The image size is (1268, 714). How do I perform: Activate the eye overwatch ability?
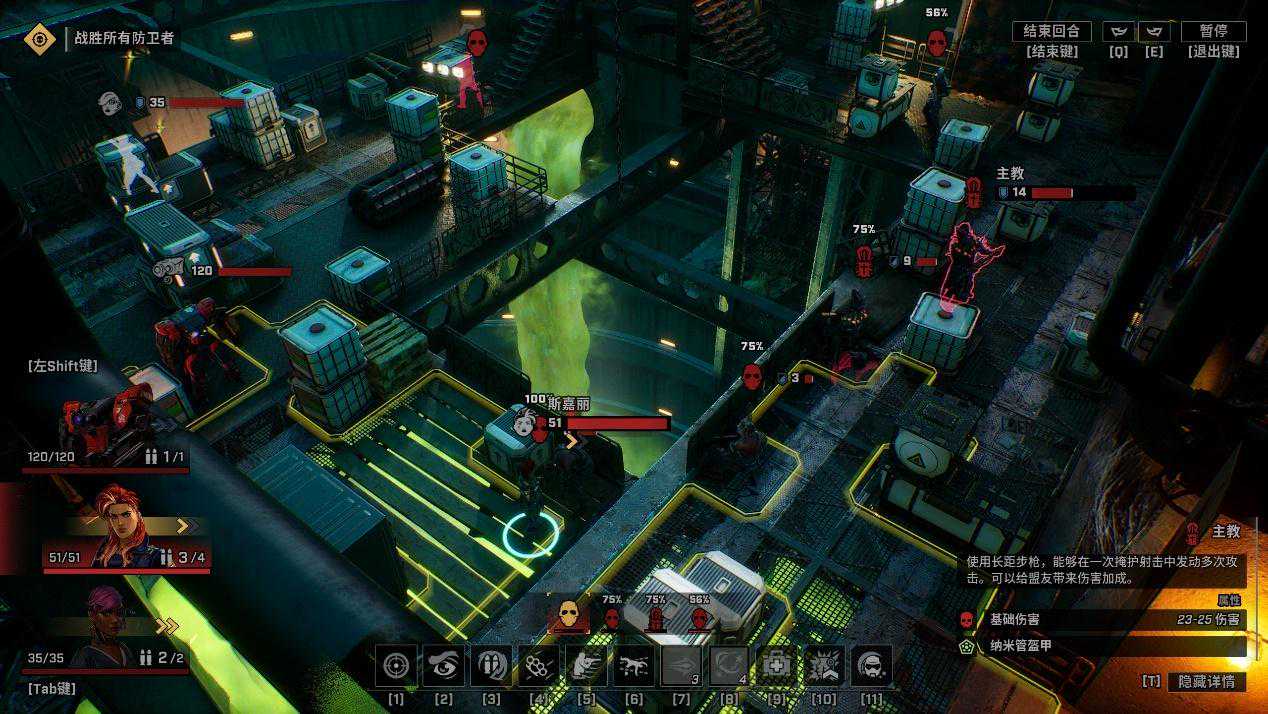[443, 665]
